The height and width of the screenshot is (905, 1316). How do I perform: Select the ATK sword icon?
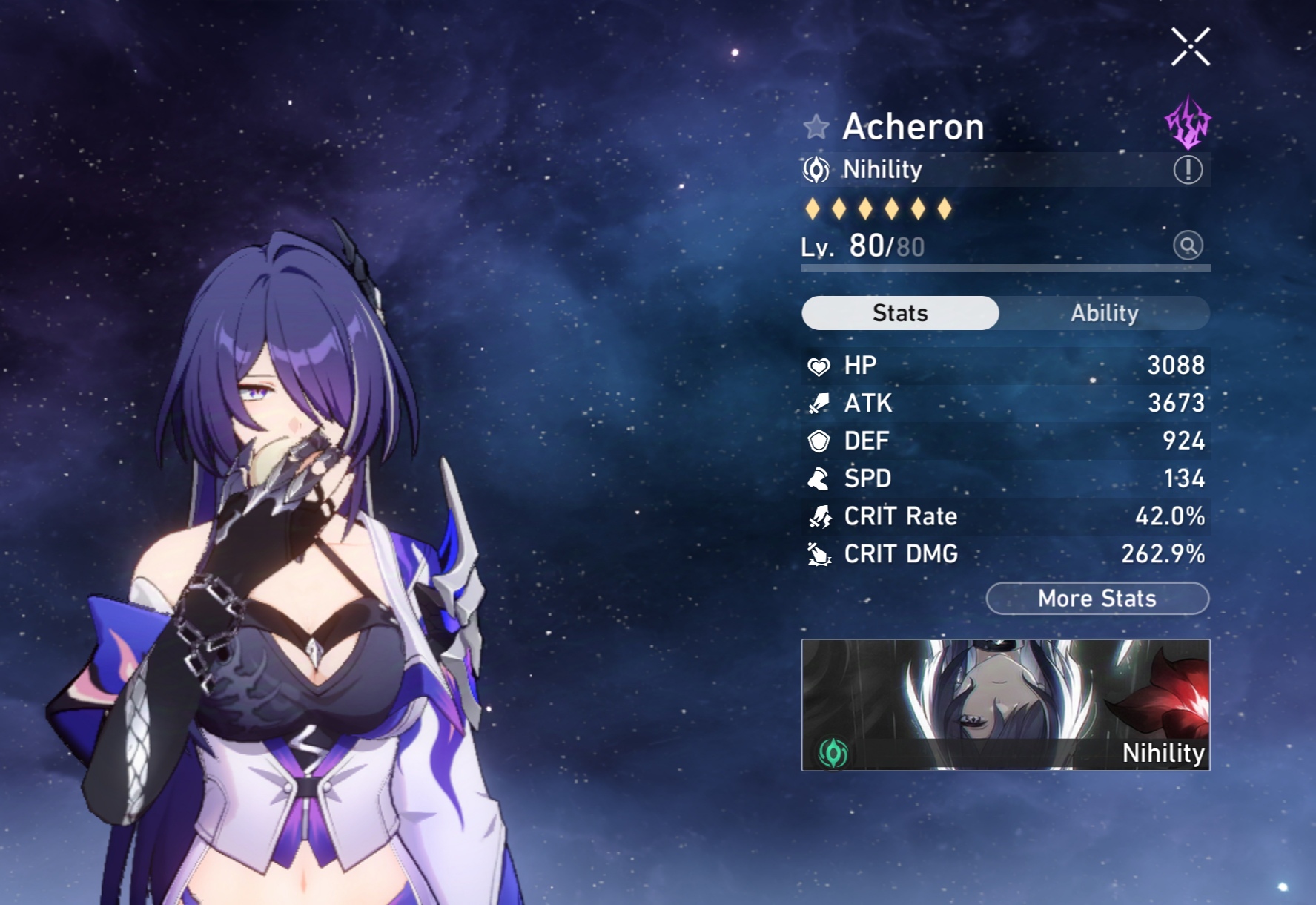(x=818, y=403)
